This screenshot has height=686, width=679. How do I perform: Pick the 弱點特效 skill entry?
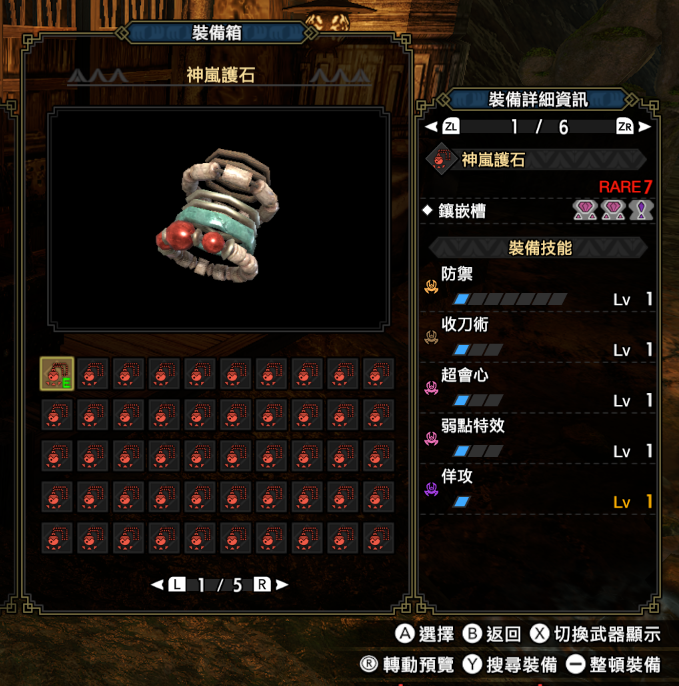[539, 439]
